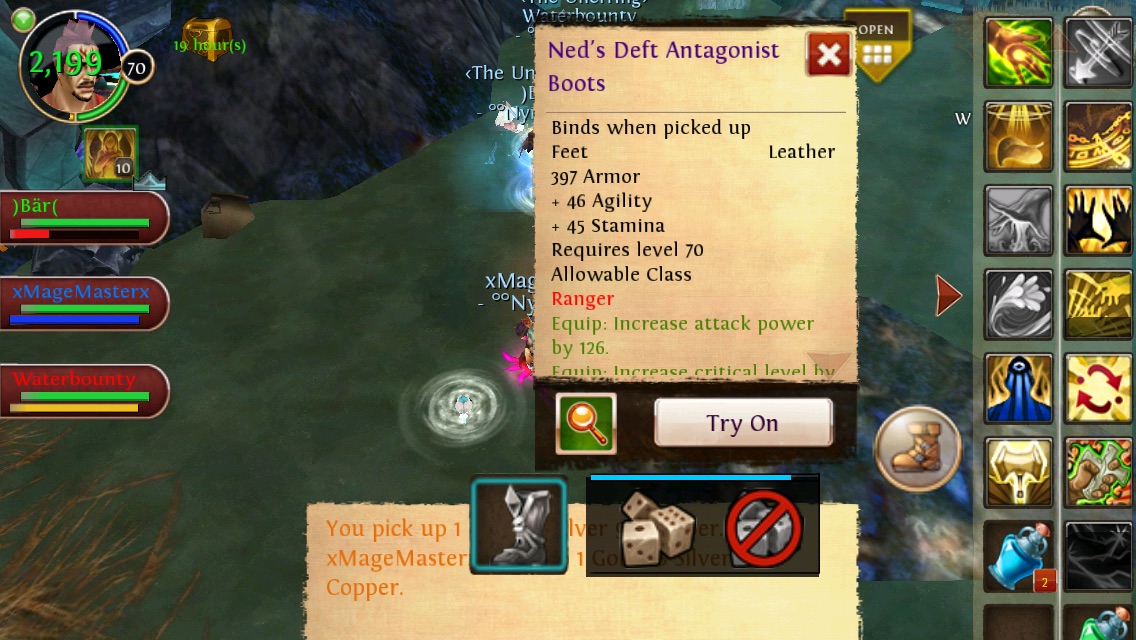Screen dimensions: 1136x640
Task: Open the golden treasure chest timer
Action: pos(207,39)
